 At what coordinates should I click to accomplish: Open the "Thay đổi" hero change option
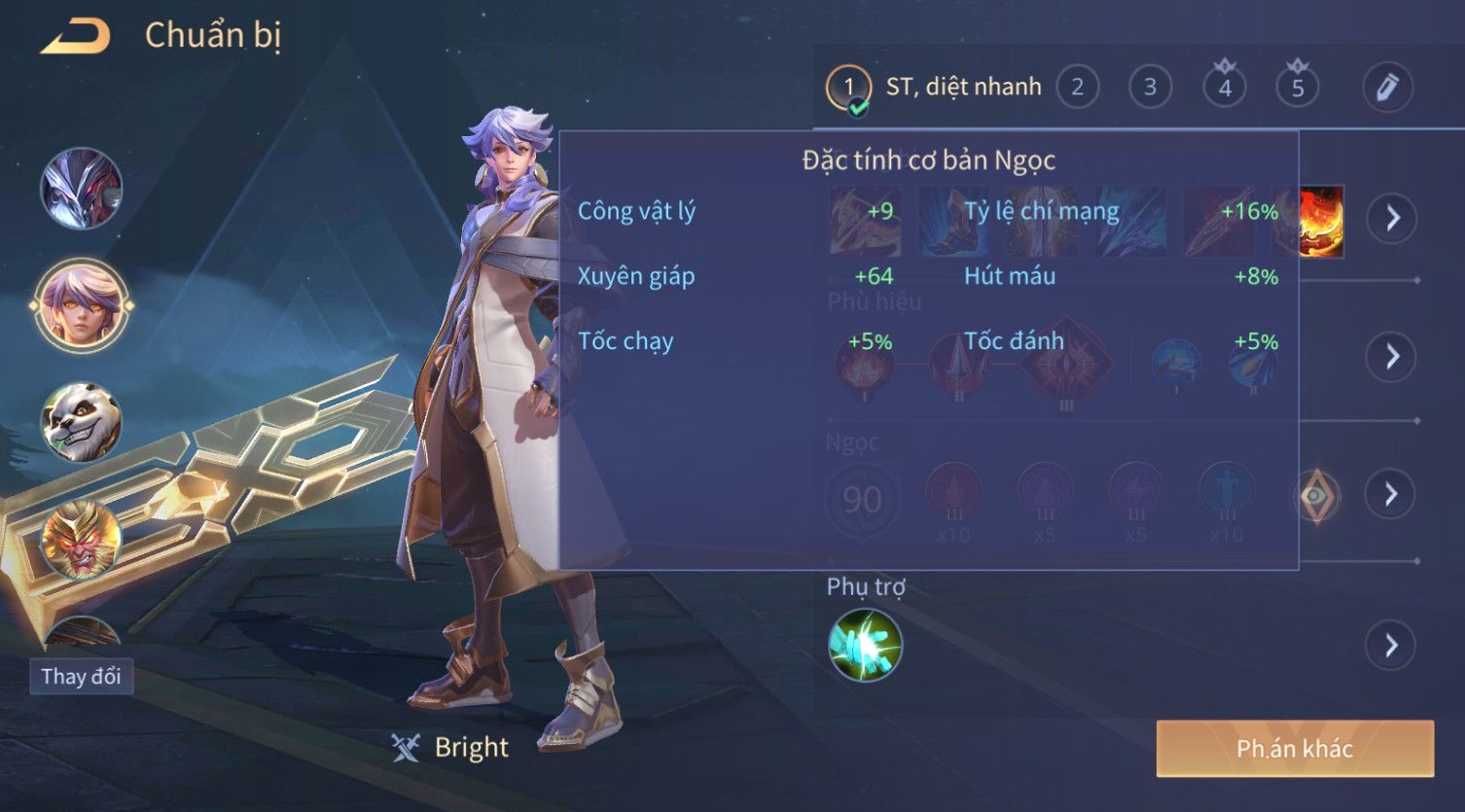coord(81,676)
